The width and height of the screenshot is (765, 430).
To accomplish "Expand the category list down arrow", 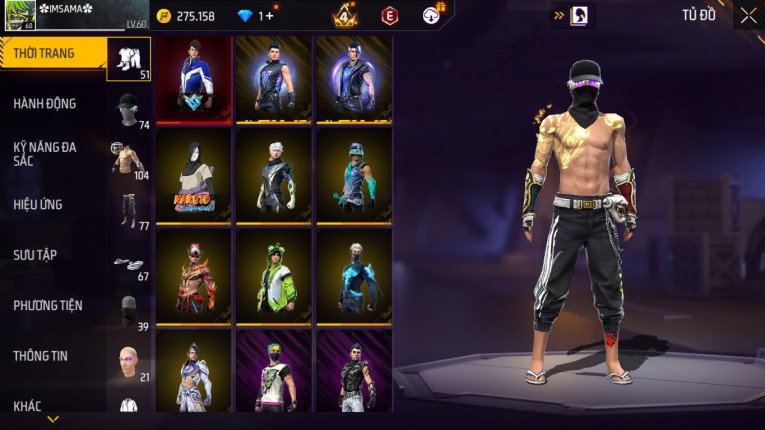I will (53, 419).
